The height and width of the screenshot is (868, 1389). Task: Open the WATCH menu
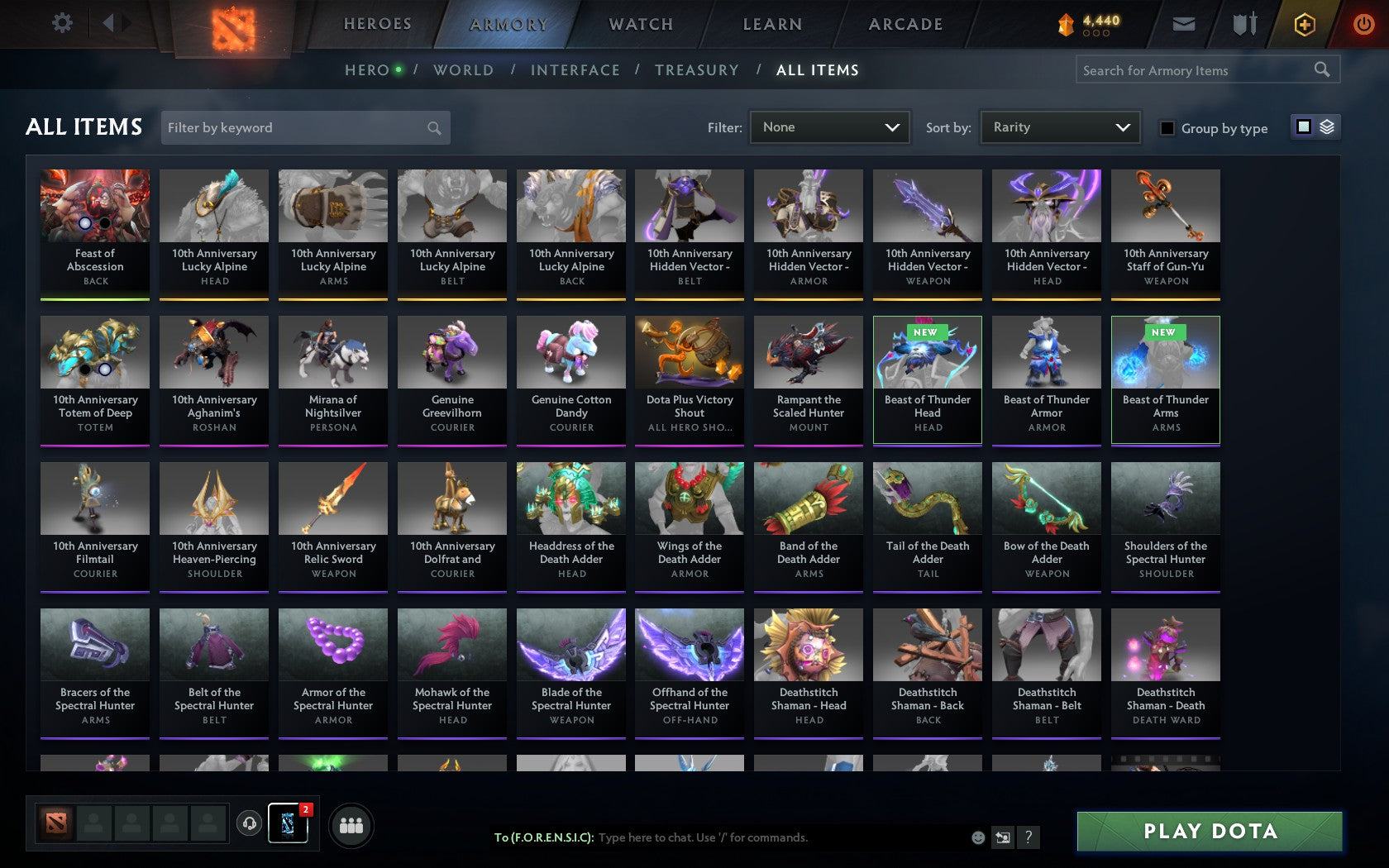click(x=641, y=24)
